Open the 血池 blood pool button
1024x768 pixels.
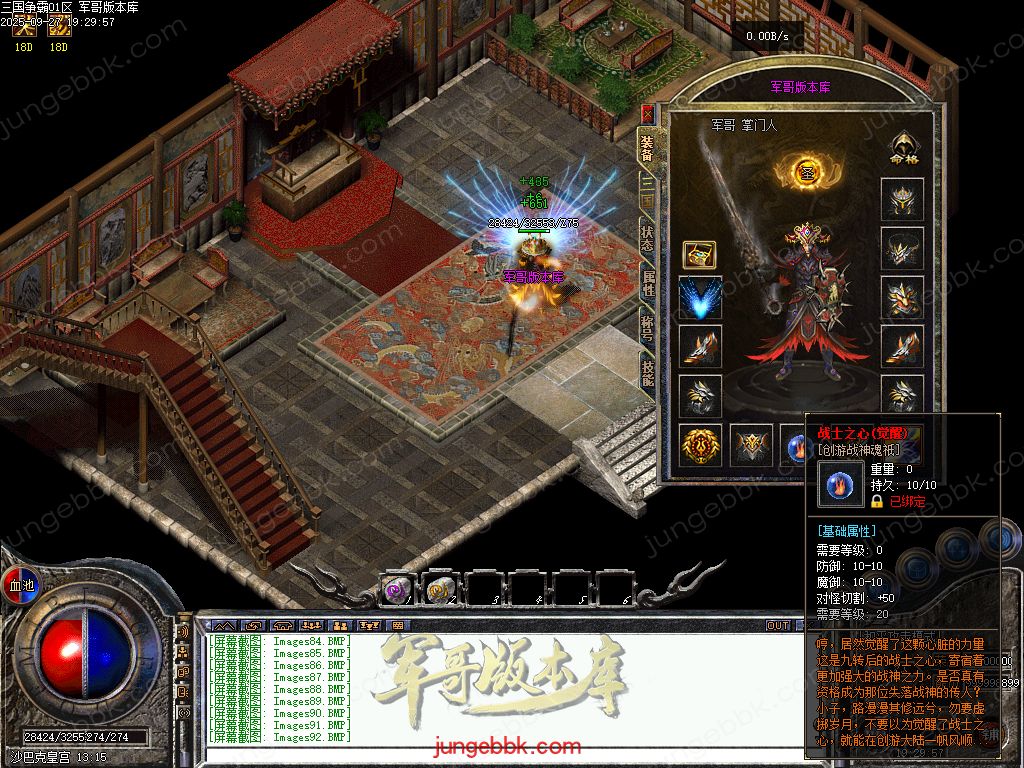click(21, 584)
